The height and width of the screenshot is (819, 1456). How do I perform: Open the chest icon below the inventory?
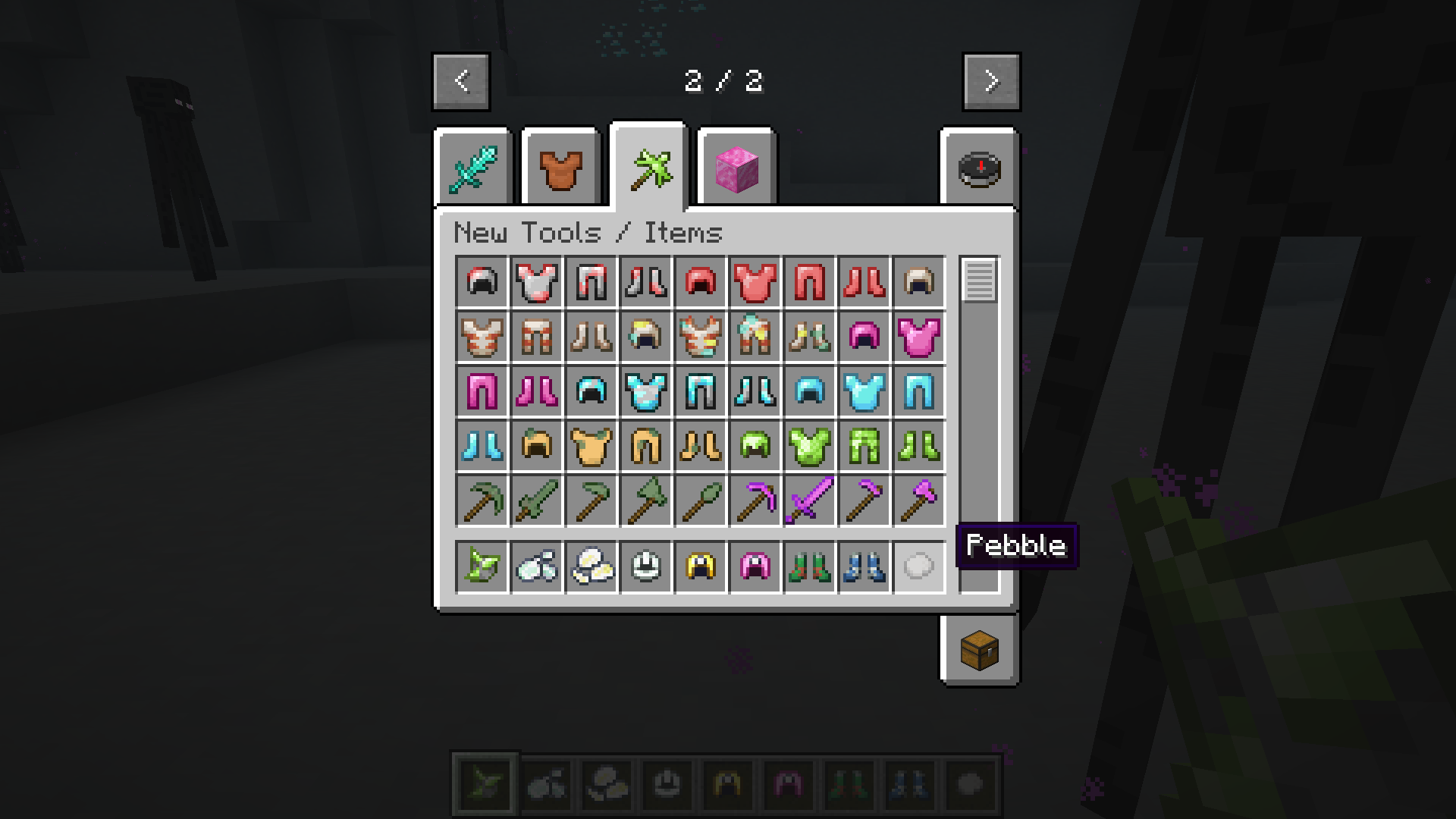tap(978, 650)
